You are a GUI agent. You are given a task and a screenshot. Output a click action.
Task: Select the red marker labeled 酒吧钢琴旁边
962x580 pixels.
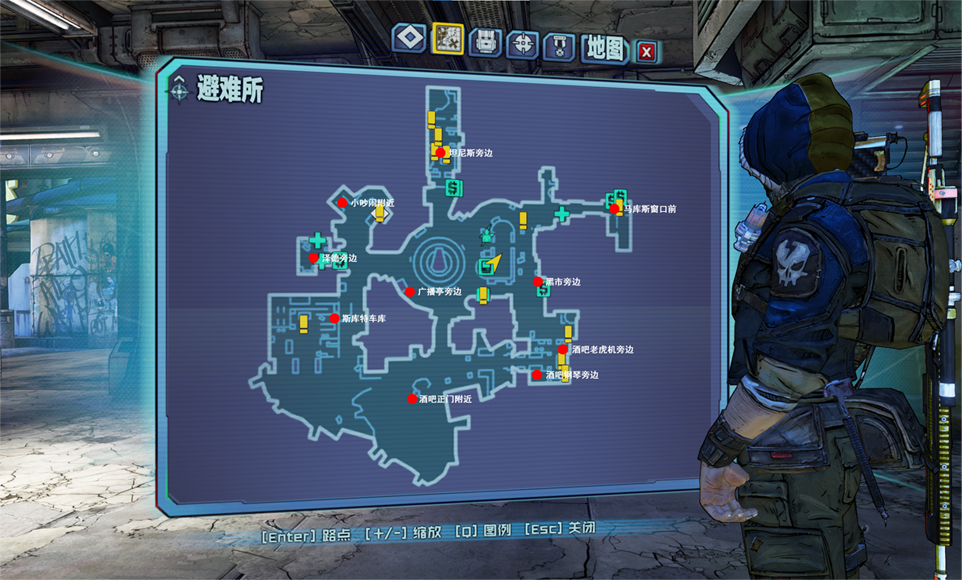pyautogui.click(x=537, y=375)
